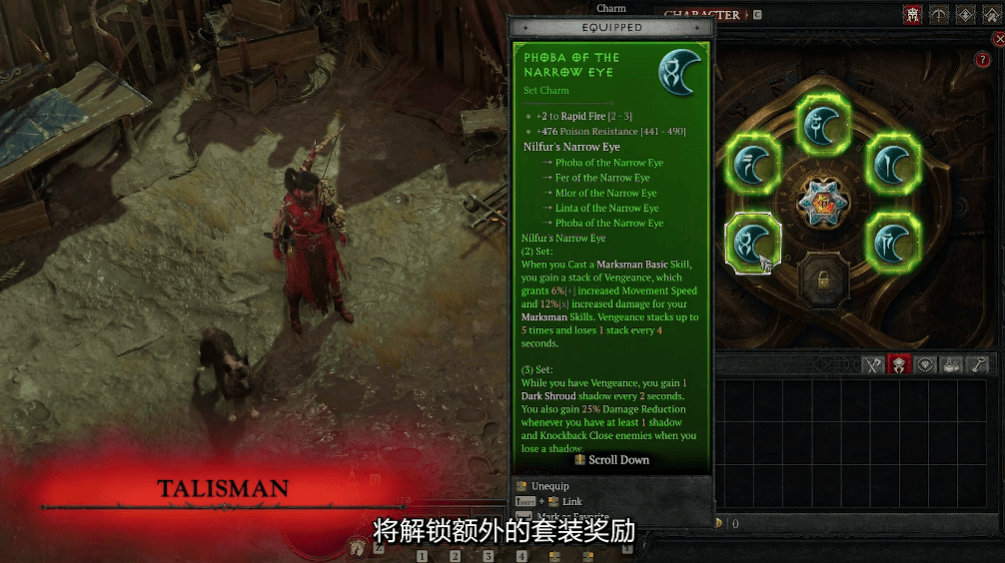Click the top charm slot on the talisman
The image size is (1005, 563).
click(823, 124)
